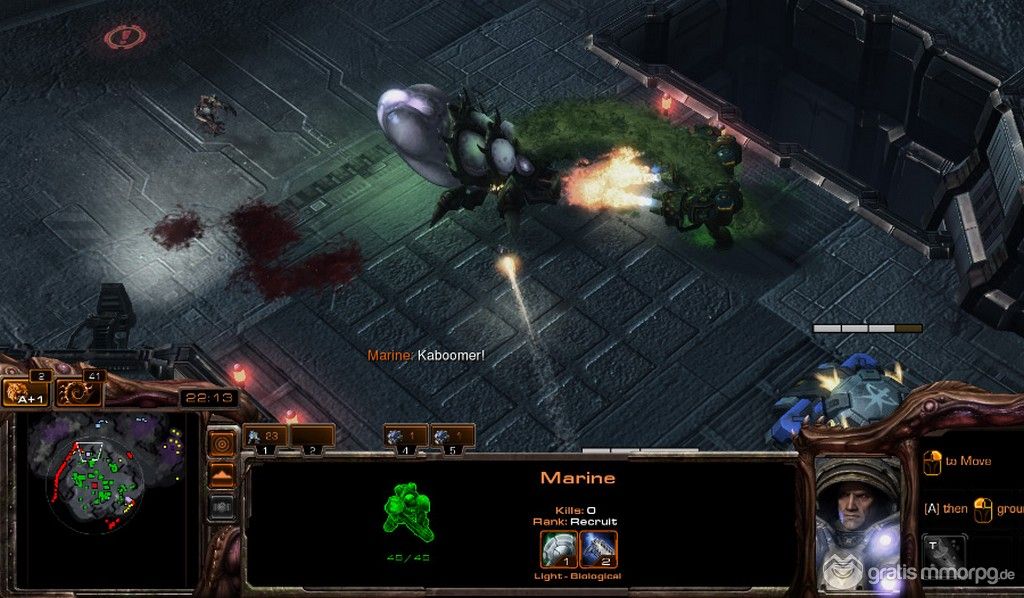Select empty control group 2
This screenshot has width=1024, height=598.
point(312,437)
